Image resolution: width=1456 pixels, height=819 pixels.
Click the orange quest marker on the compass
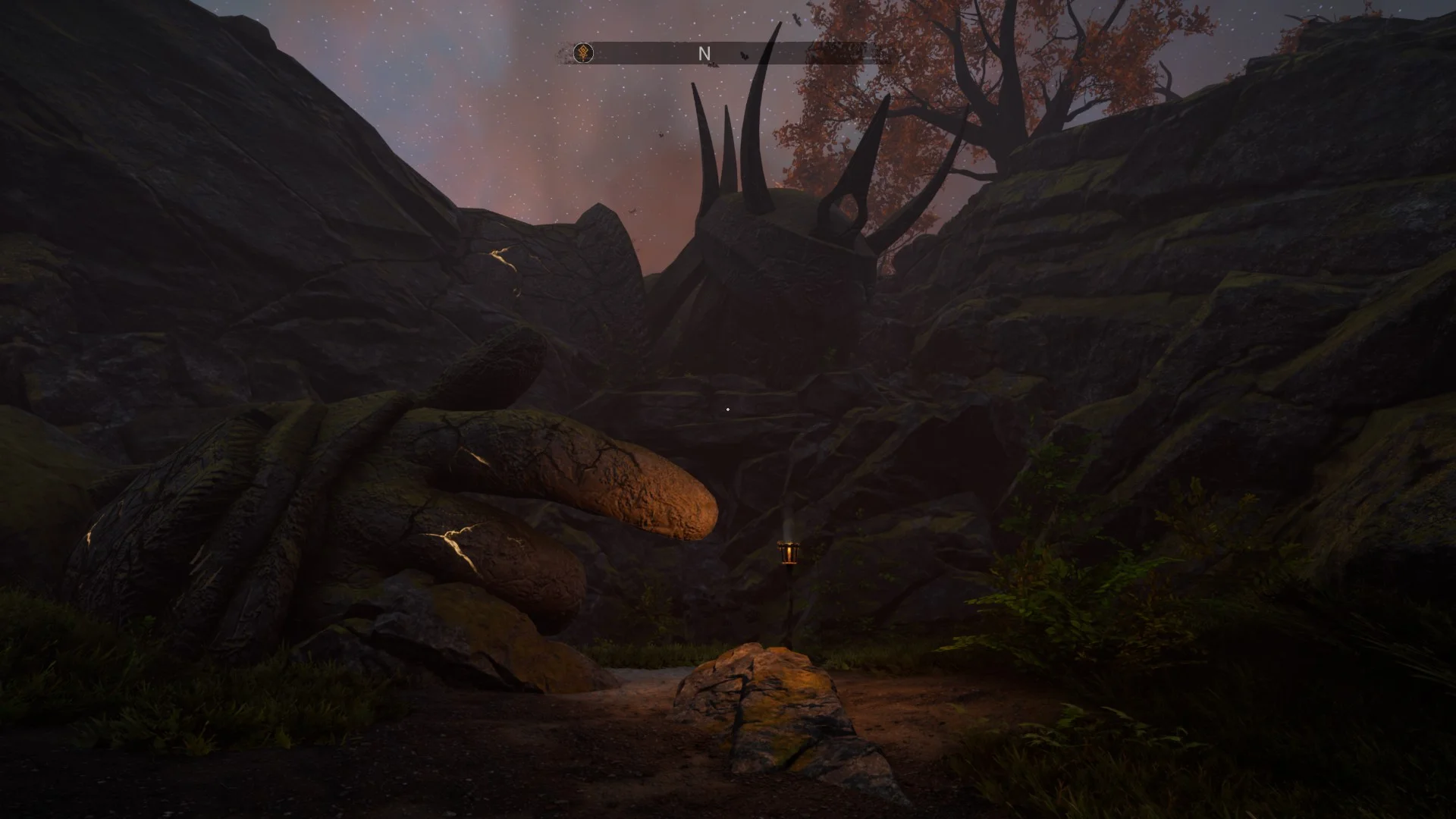tap(583, 53)
